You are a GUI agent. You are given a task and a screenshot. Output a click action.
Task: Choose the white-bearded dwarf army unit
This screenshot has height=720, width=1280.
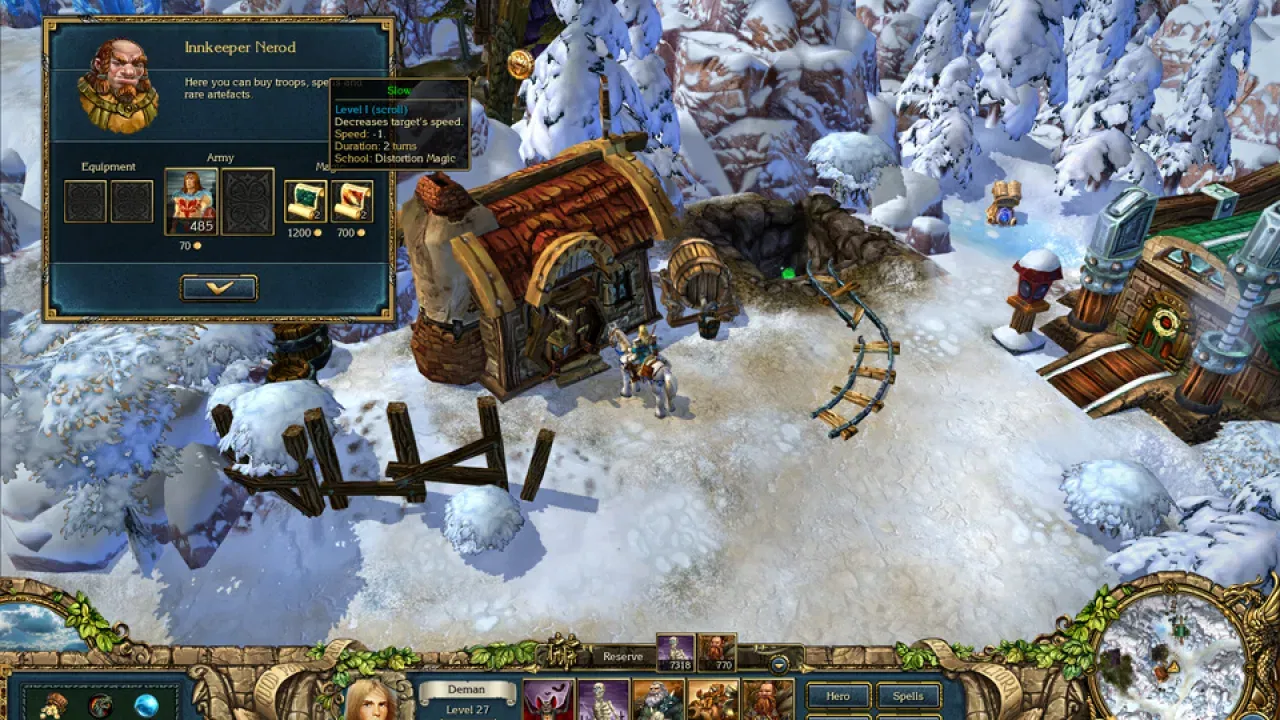658,700
